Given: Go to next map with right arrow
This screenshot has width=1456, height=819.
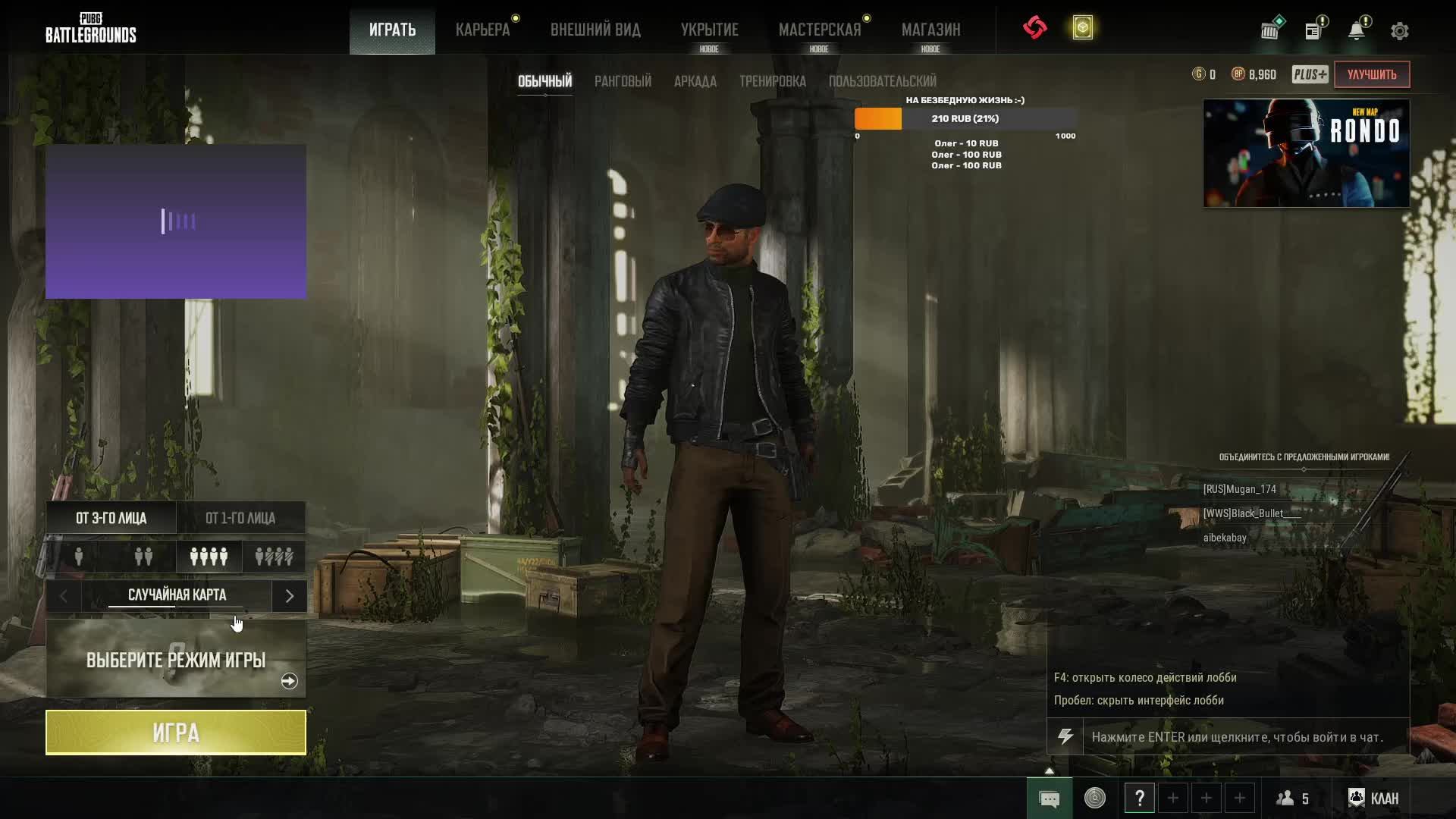Looking at the screenshot, I should coord(289,596).
